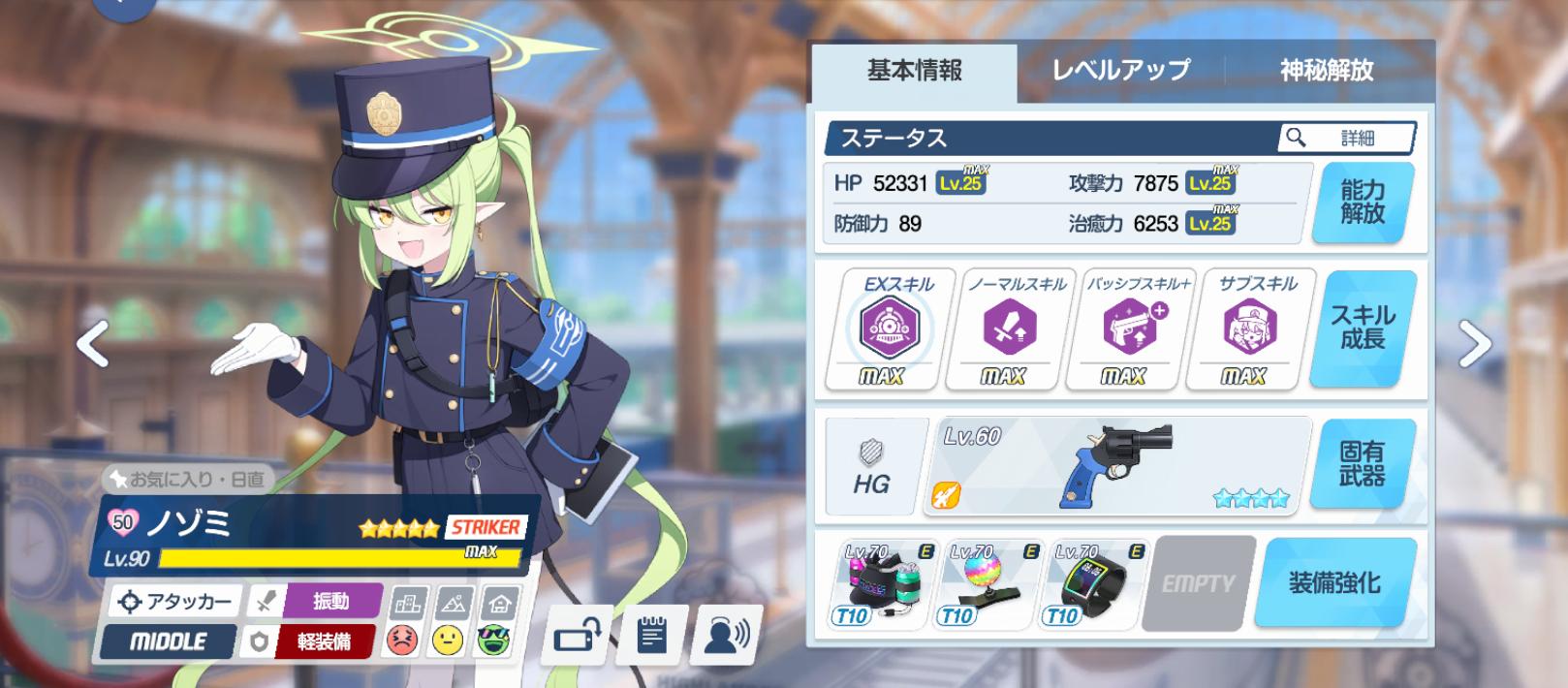View the EXスキル train icon
This screenshot has width=1568, height=688.
pos(882,328)
